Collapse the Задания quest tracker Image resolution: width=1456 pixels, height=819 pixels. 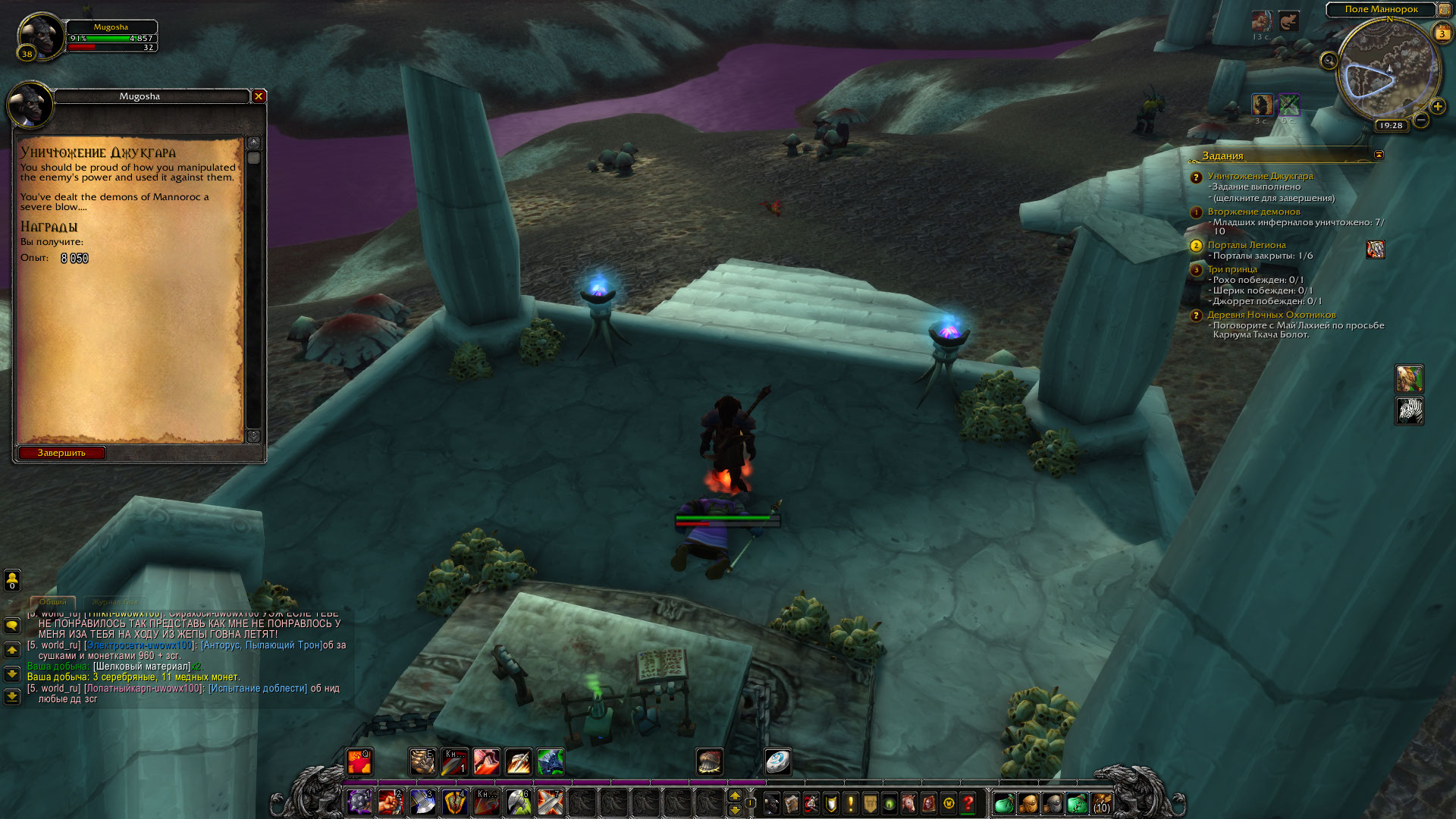point(1379,155)
